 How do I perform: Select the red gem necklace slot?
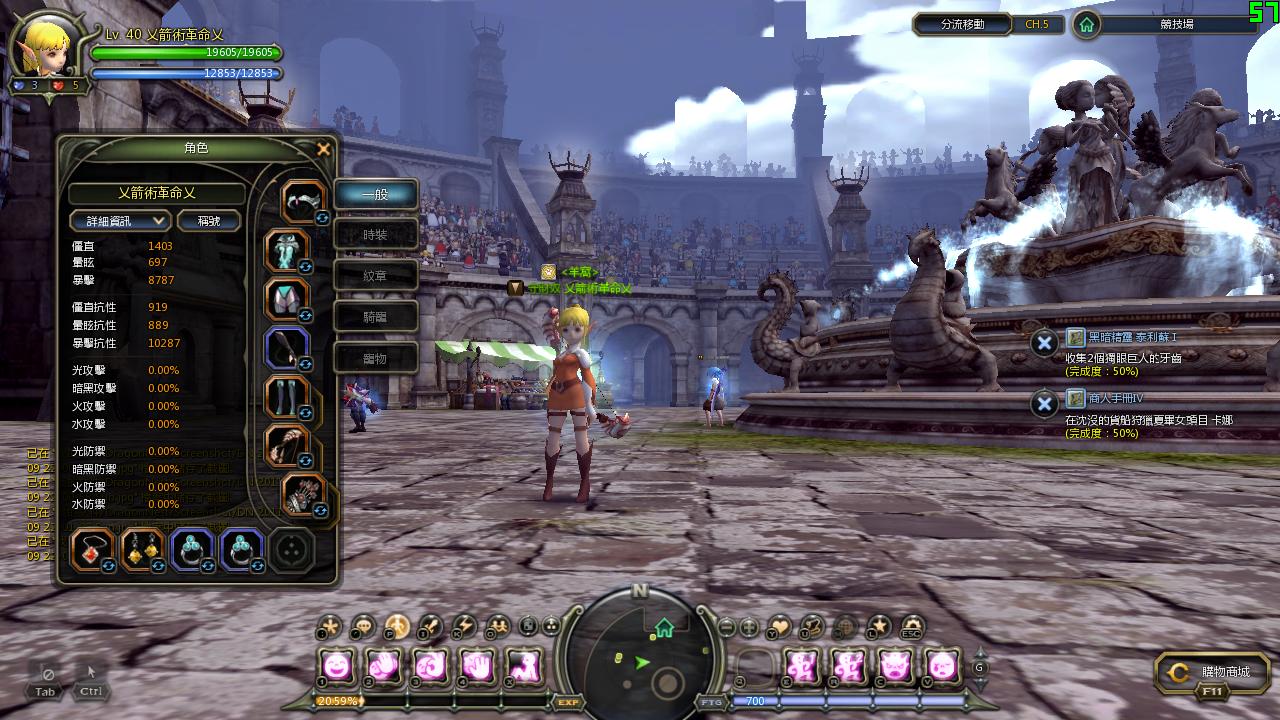(x=92, y=549)
